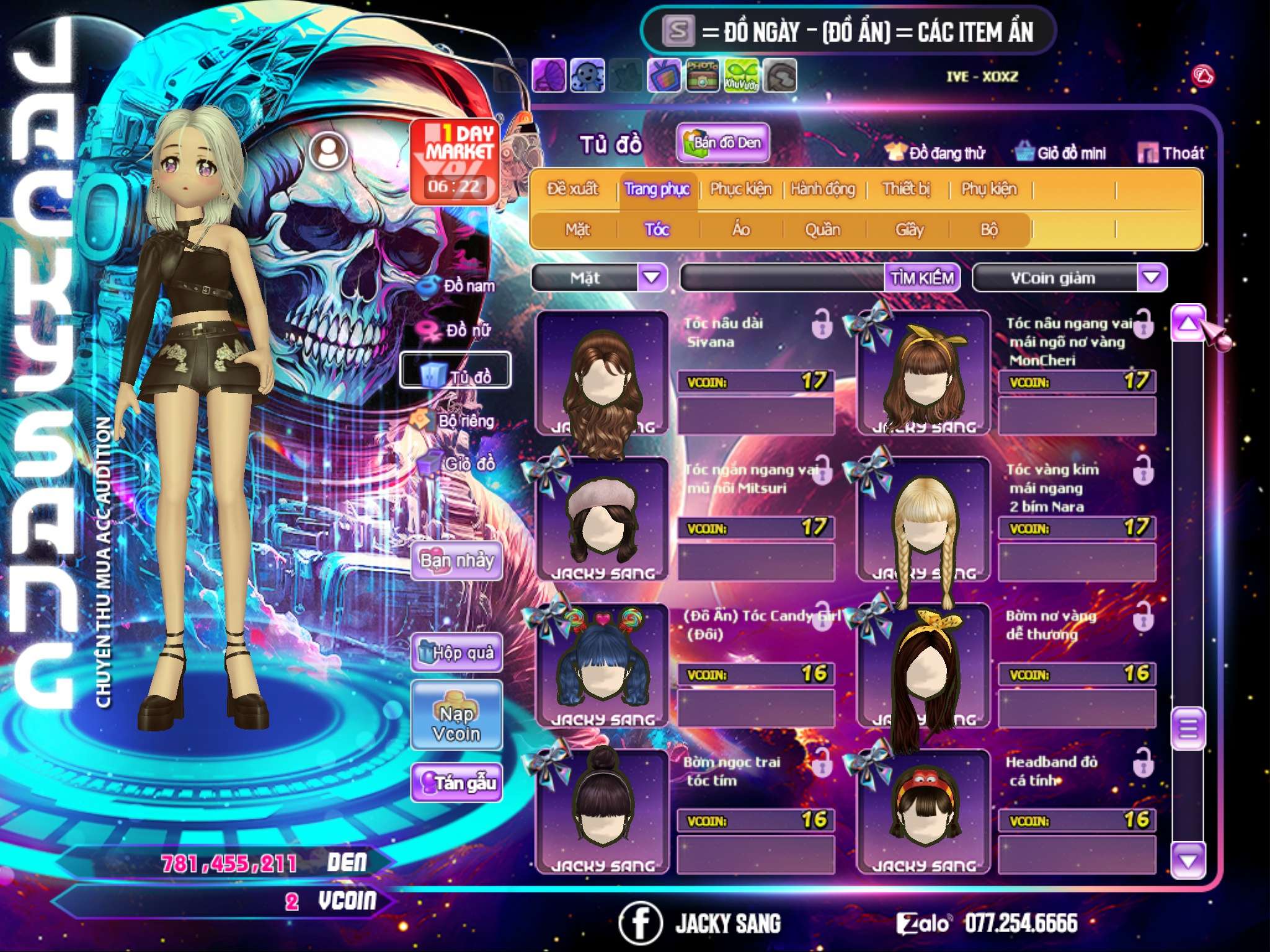Show the Giầy shoes category
This screenshot has height=952, width=1270.
tap(909, 230)
